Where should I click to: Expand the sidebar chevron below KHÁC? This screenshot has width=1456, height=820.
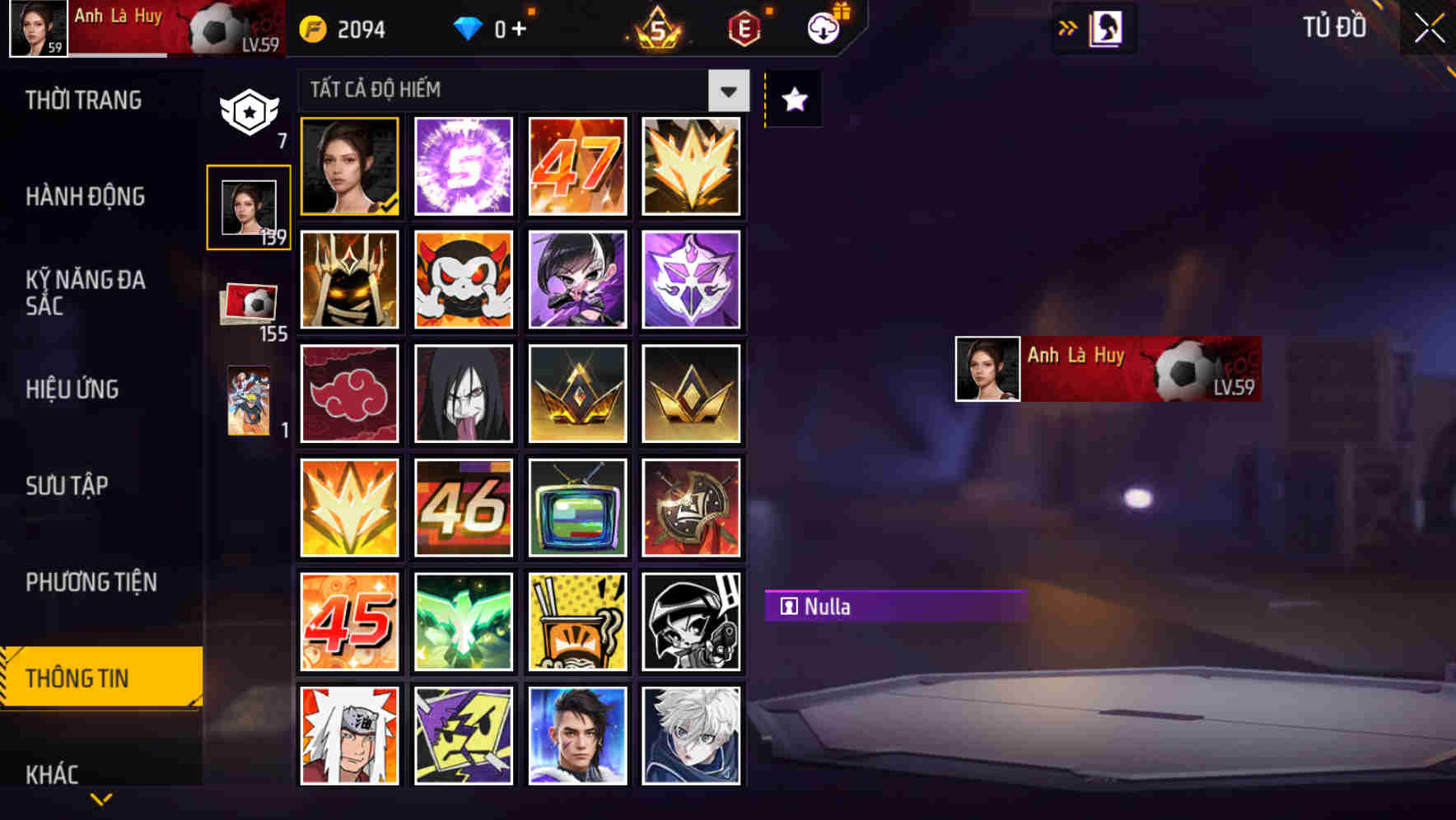click(100, 799)
